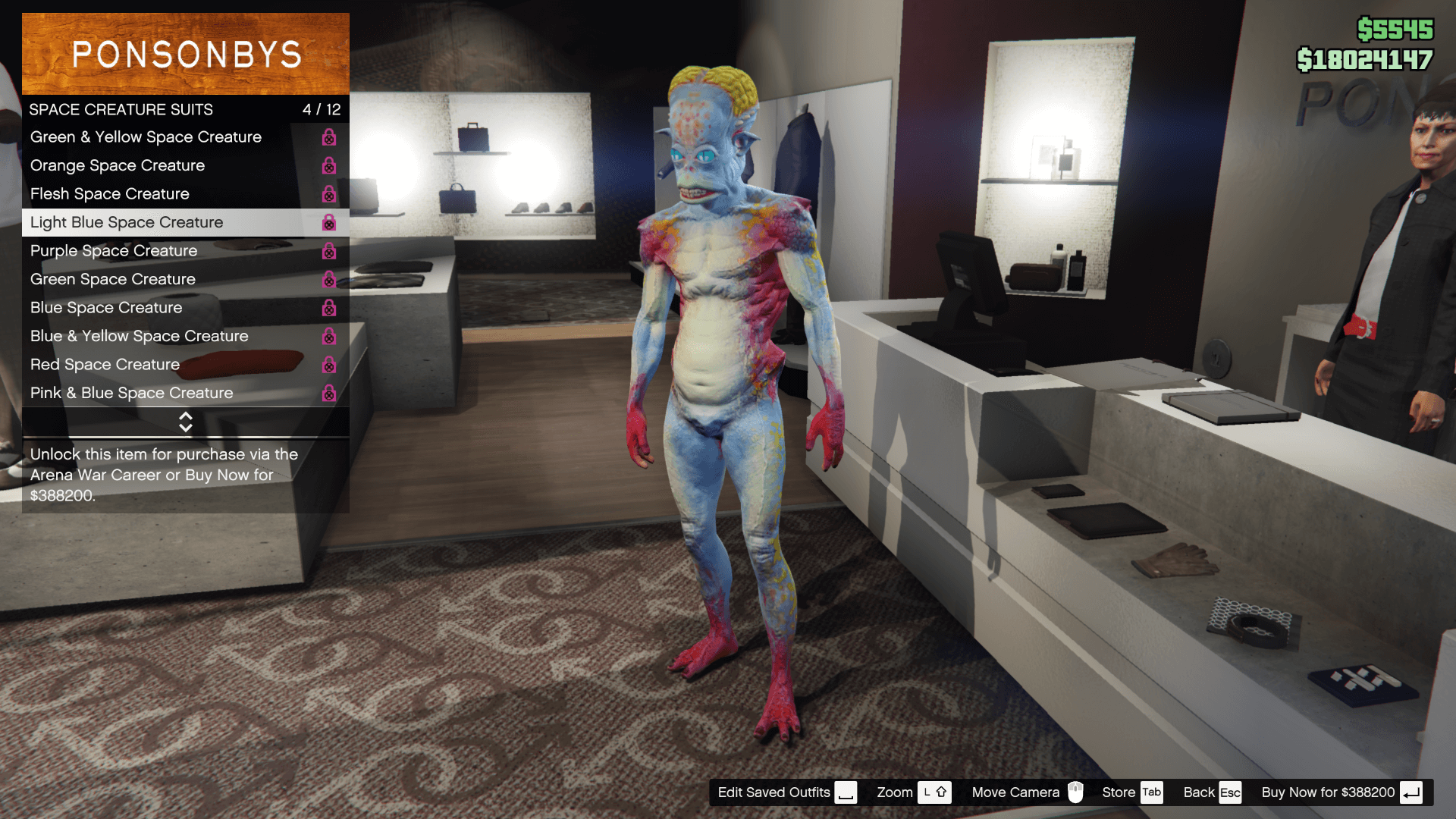
Task: Click the Store Tab option
Action: 1119,792
